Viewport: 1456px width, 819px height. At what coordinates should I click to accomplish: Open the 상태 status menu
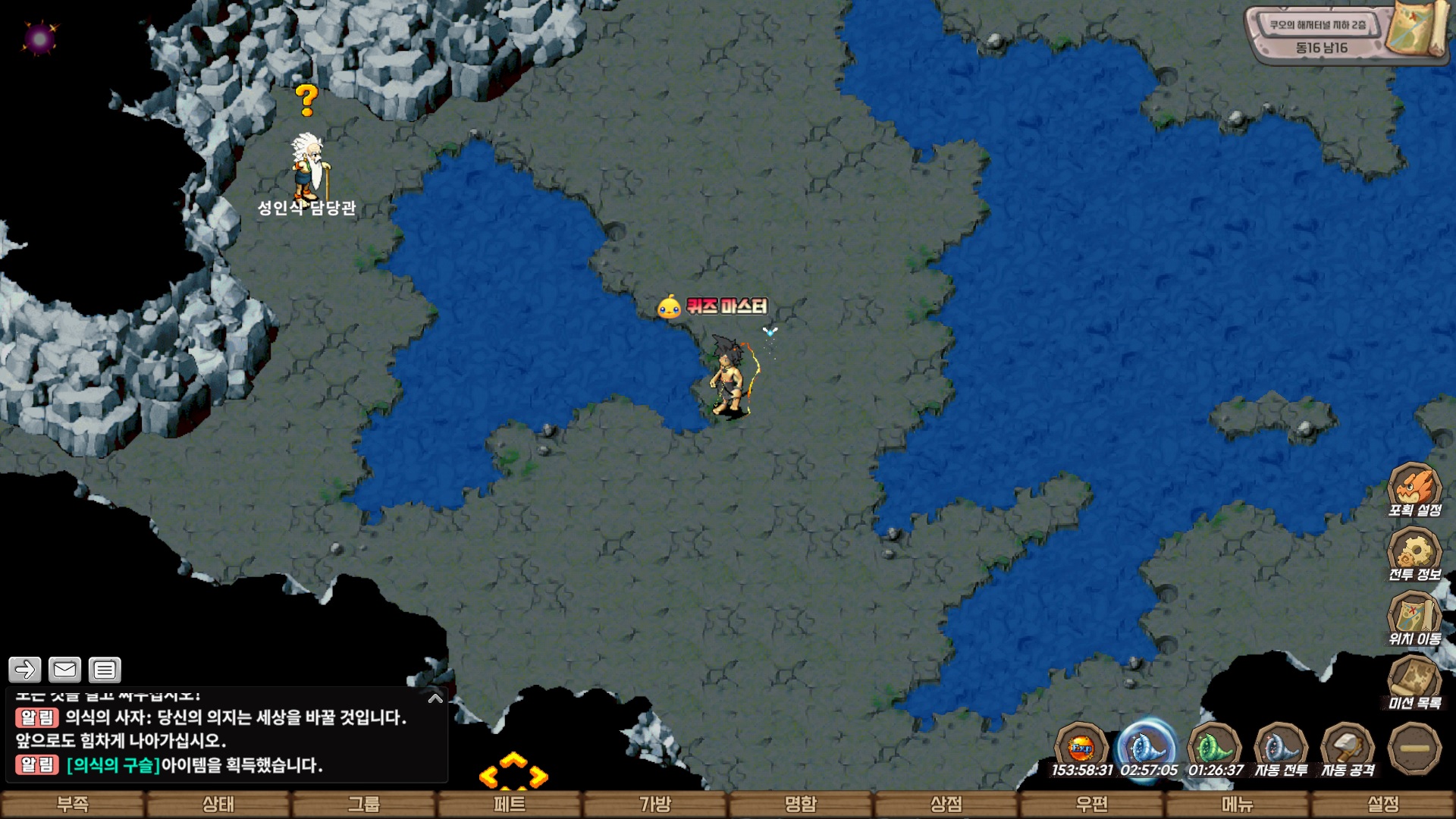tap(218, 804)
